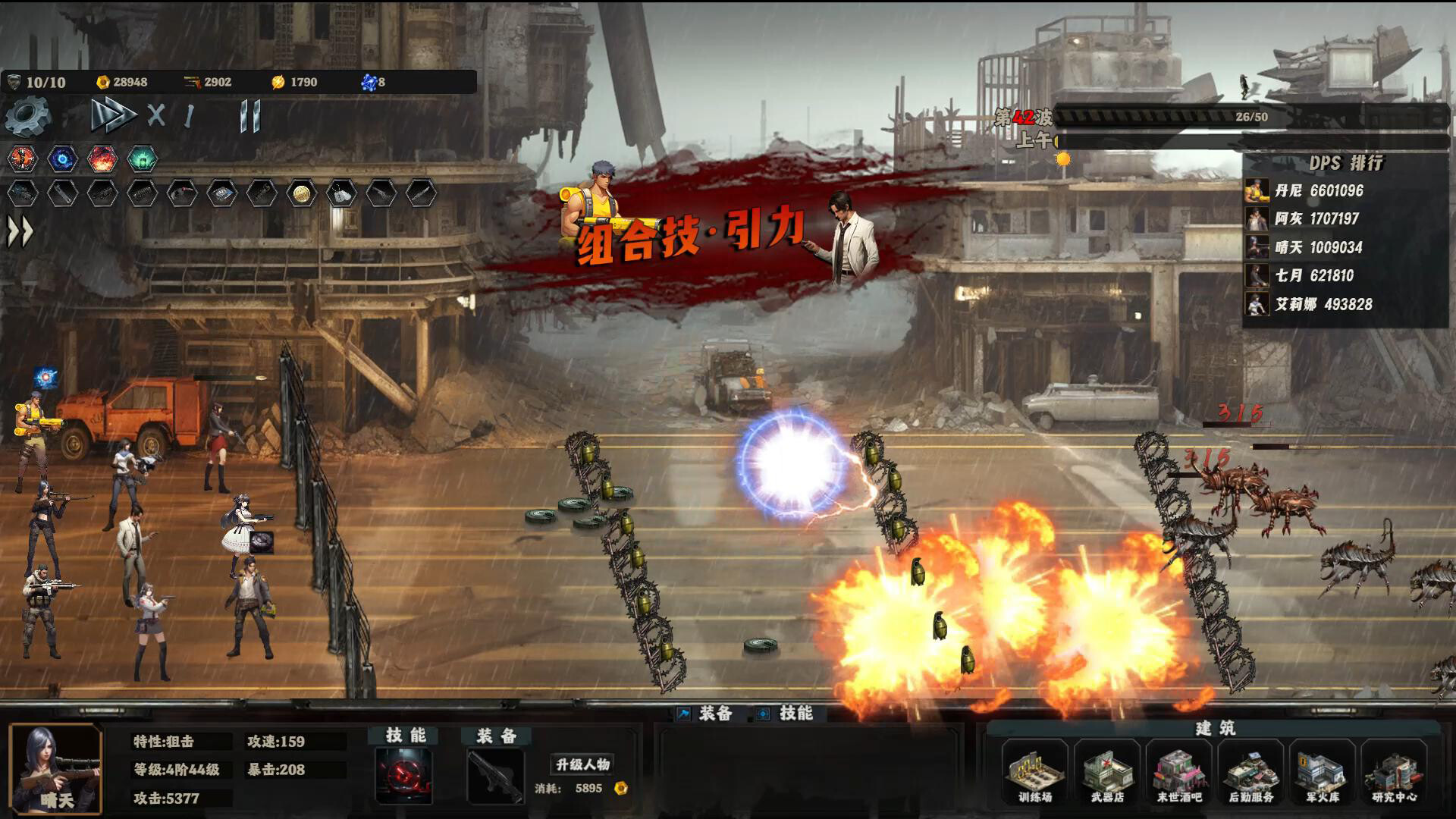Open the 研究中心 research center
The width and height of the screenshot is (1456, 819).
pyautogui.click(x=1395, y=775)
